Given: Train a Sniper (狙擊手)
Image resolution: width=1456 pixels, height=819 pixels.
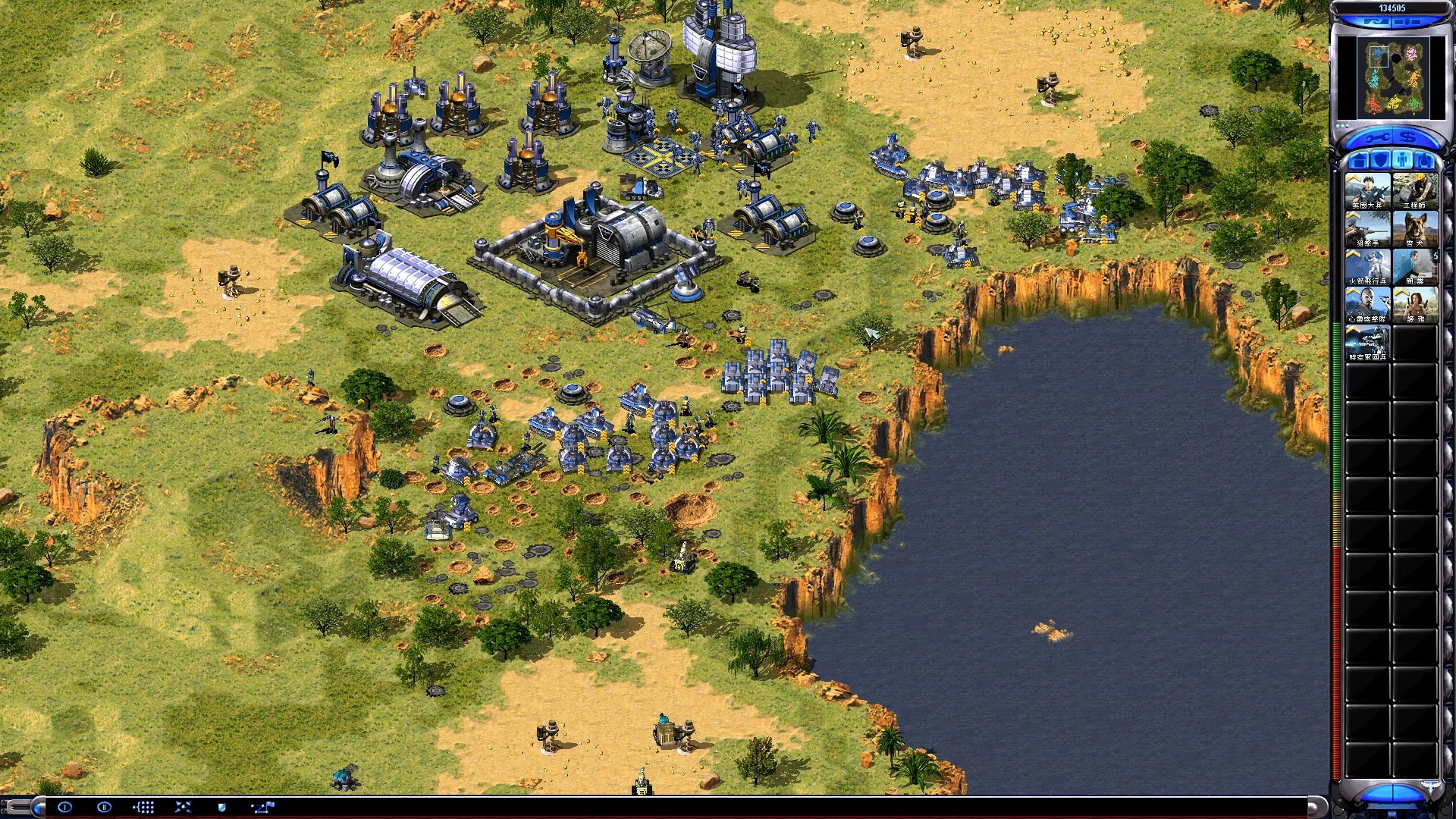Looking at the screenshot, I should point(1368,229).
